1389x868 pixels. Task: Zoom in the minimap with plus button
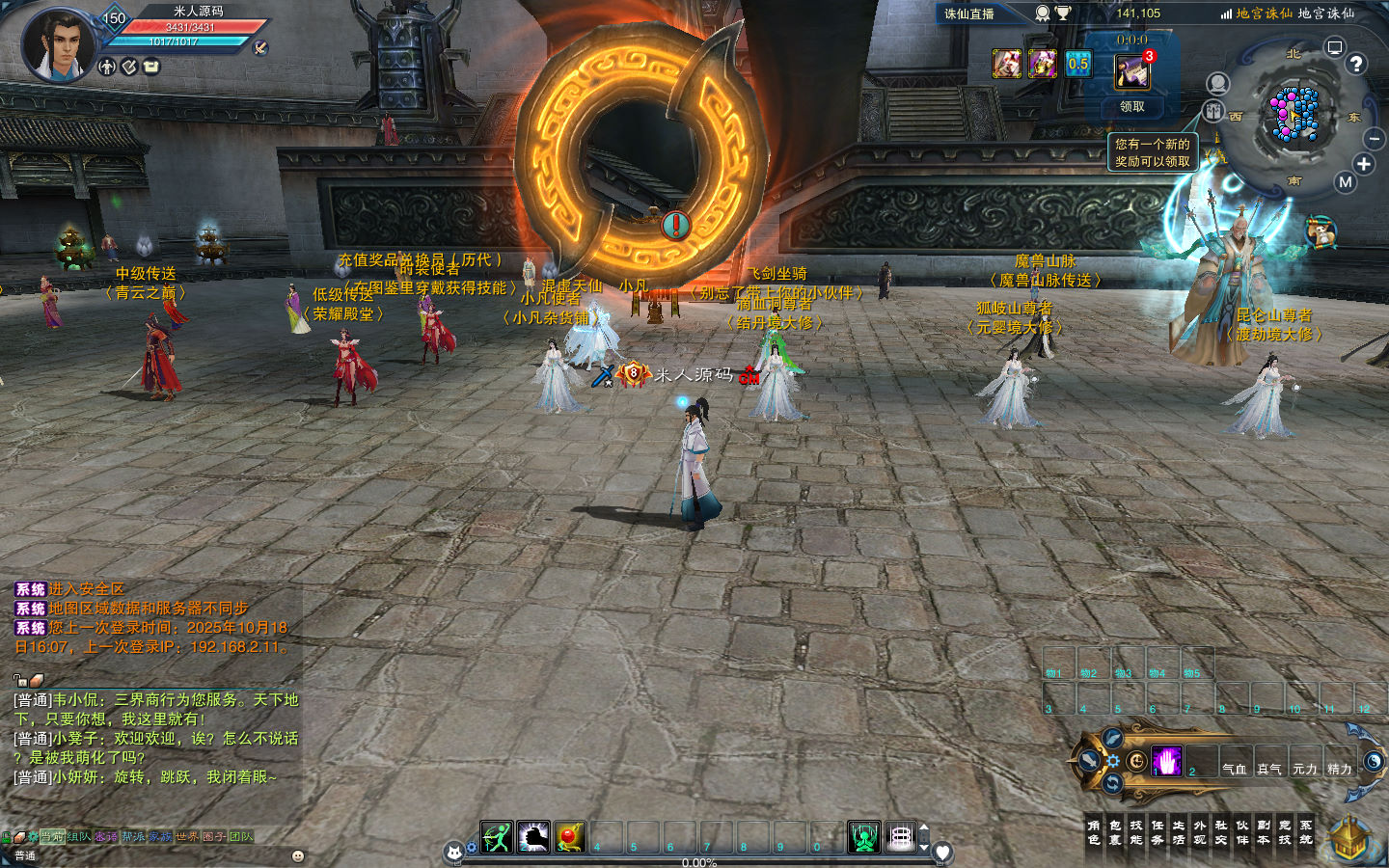(x=1364, y=164)
